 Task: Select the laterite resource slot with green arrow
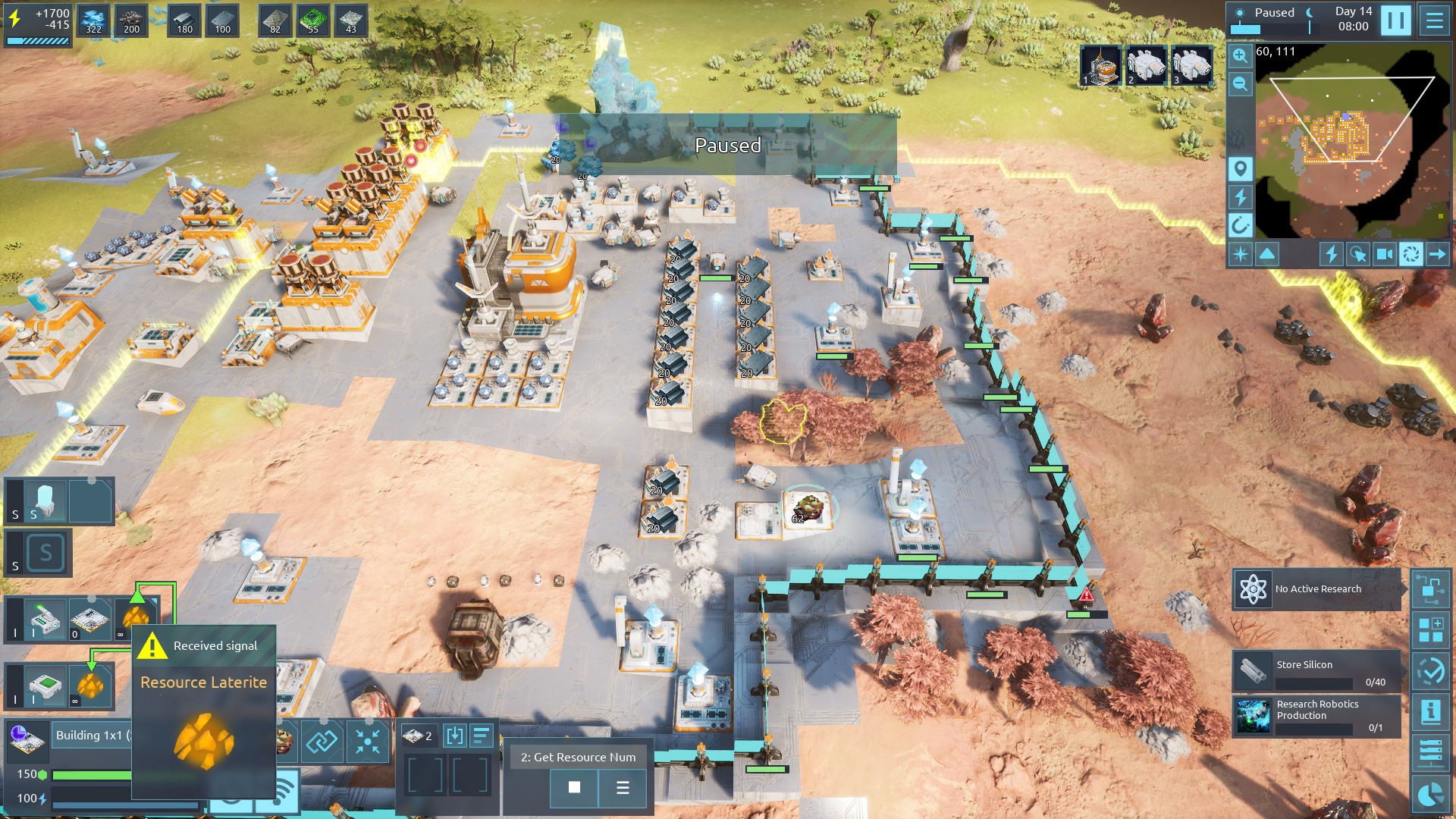coord(136,618)
